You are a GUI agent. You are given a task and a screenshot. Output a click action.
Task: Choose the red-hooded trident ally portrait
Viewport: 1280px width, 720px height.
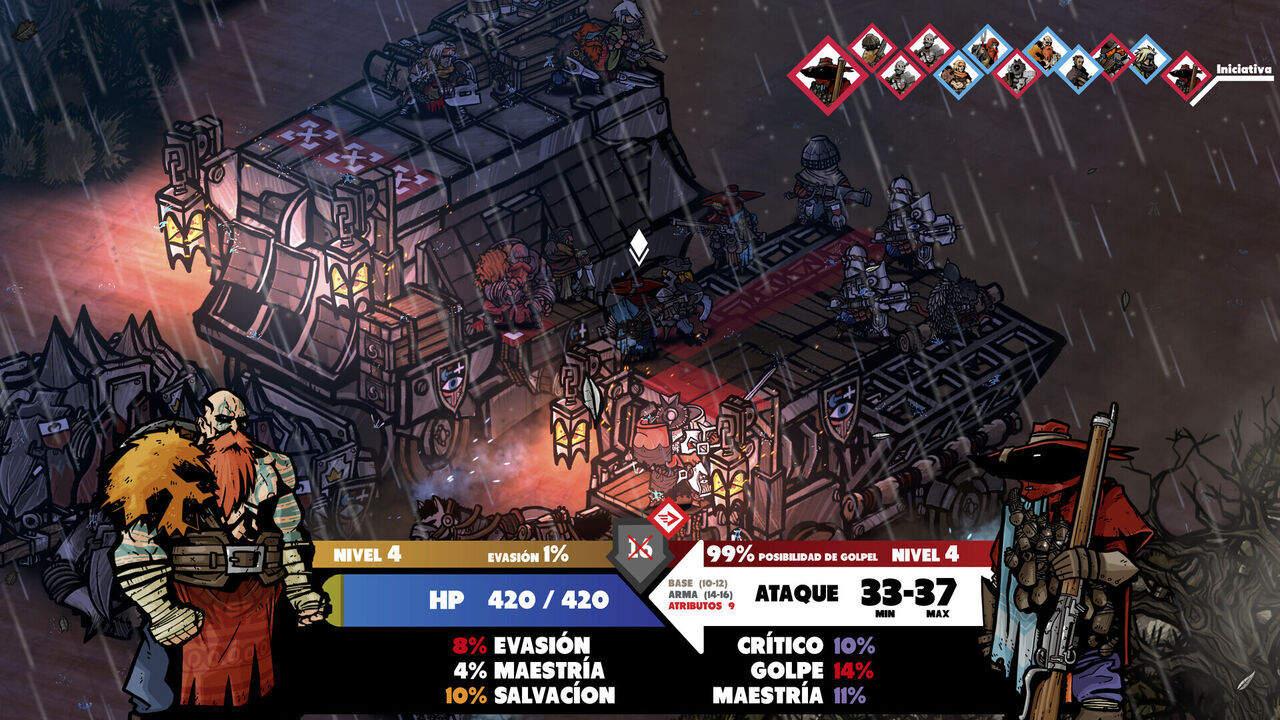pyautogui.click(x=987, y=49)
